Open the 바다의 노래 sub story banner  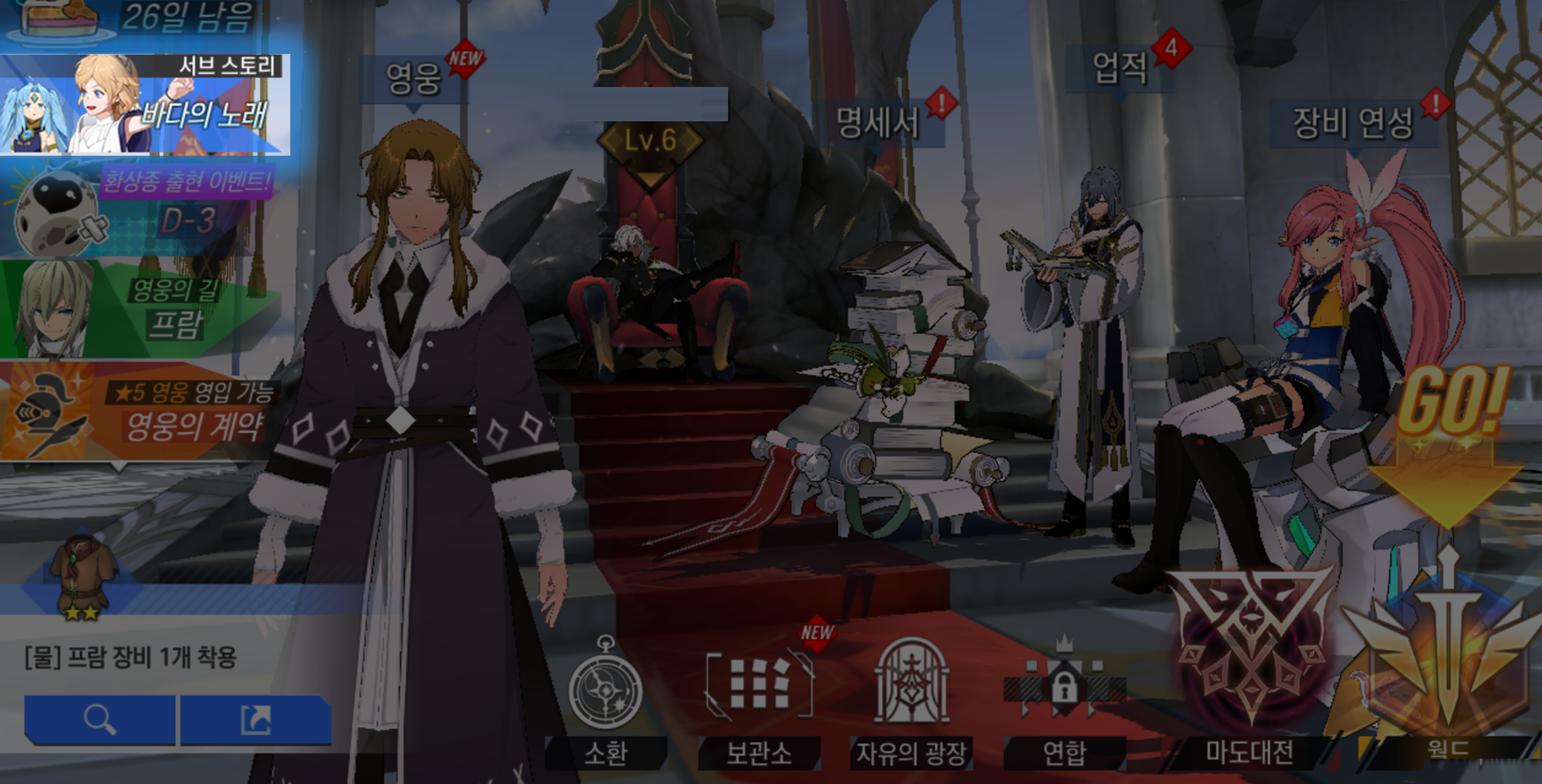[145, 106]
